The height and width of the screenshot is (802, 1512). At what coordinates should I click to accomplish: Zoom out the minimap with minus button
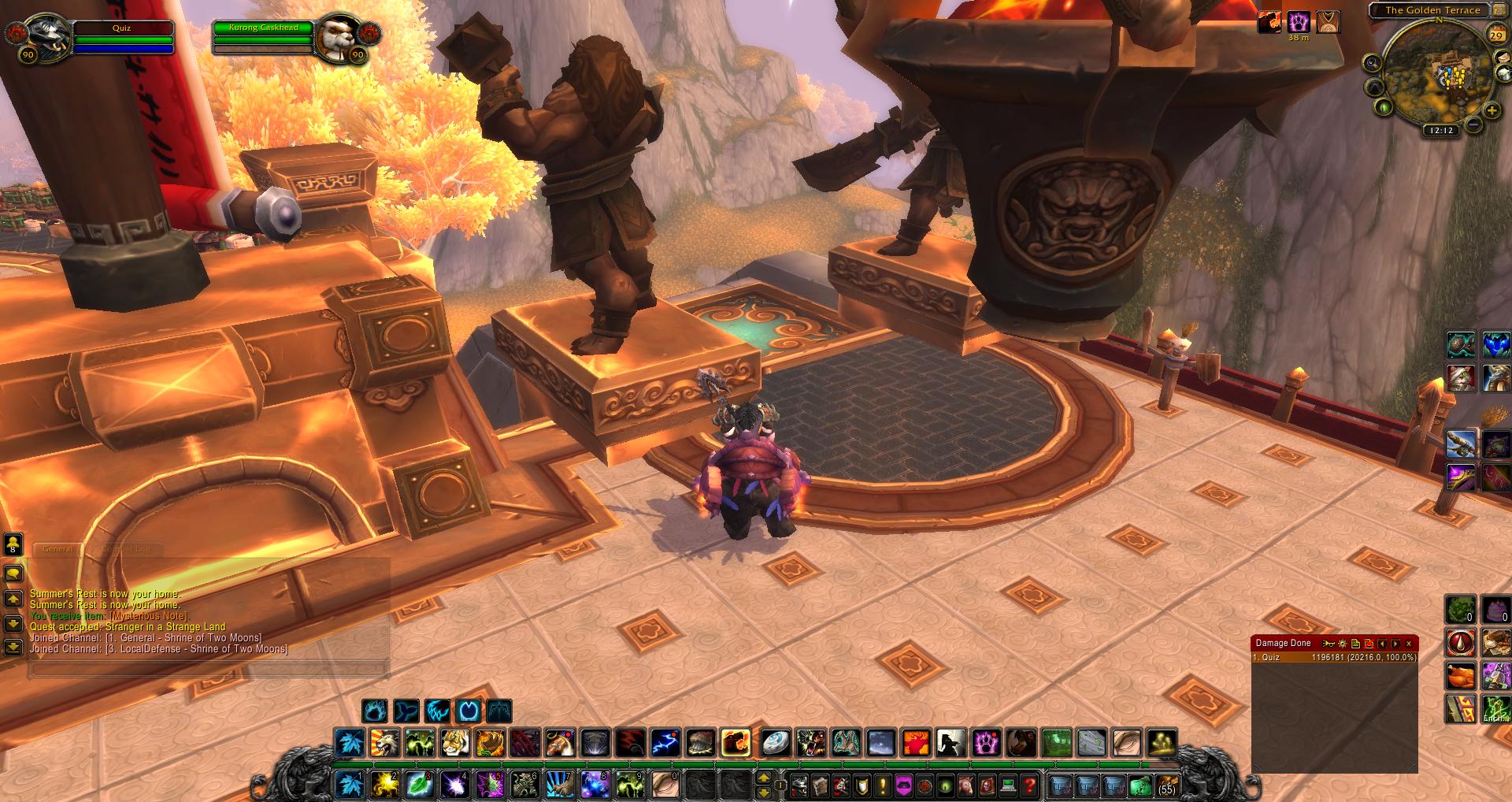click(1473, 124)
